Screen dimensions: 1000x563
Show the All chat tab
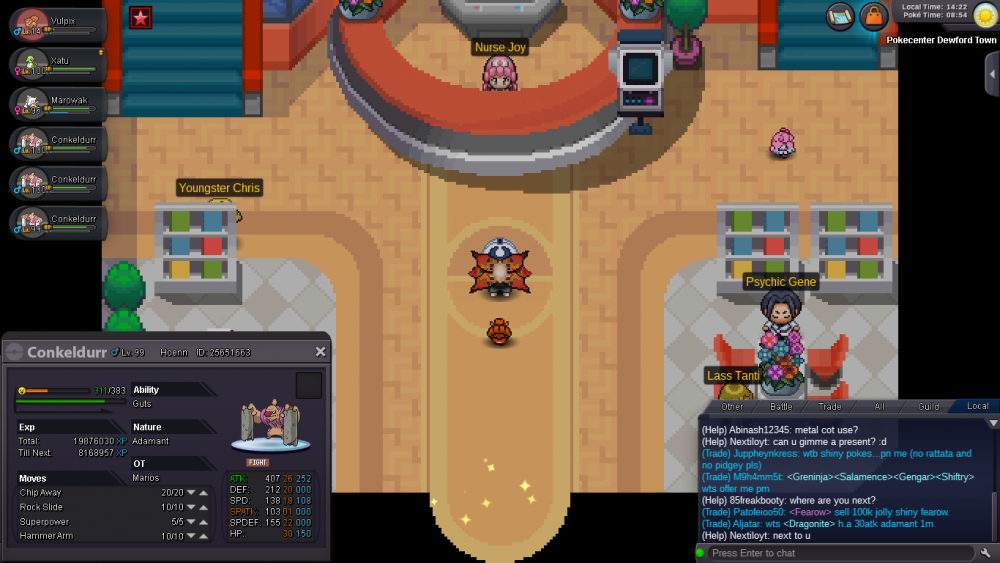(880, 406)
